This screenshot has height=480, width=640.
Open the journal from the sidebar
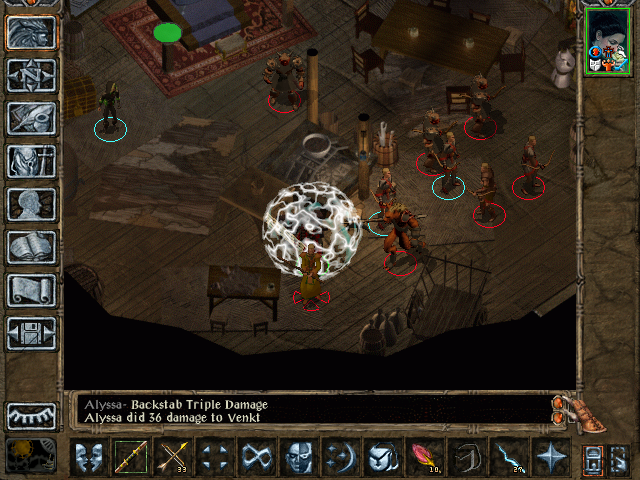(32, 118)
